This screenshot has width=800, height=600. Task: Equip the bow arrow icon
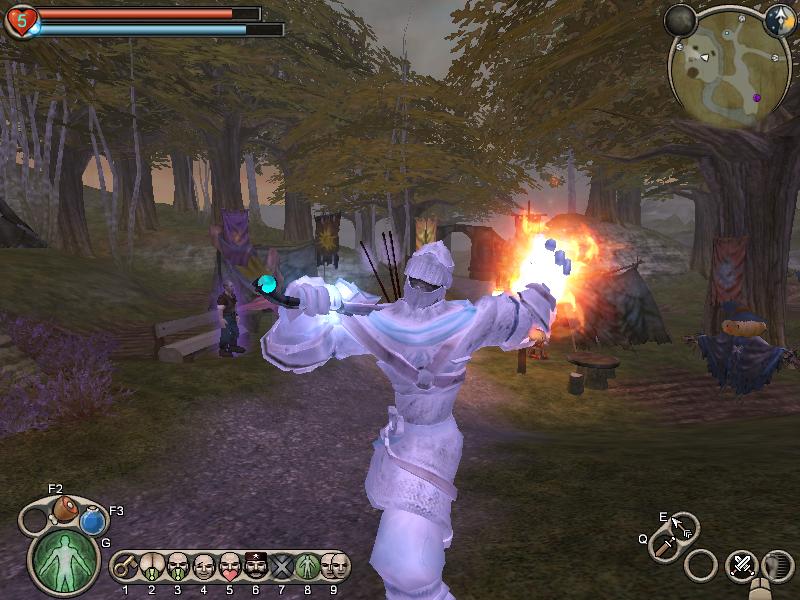[x=683, y=525]
